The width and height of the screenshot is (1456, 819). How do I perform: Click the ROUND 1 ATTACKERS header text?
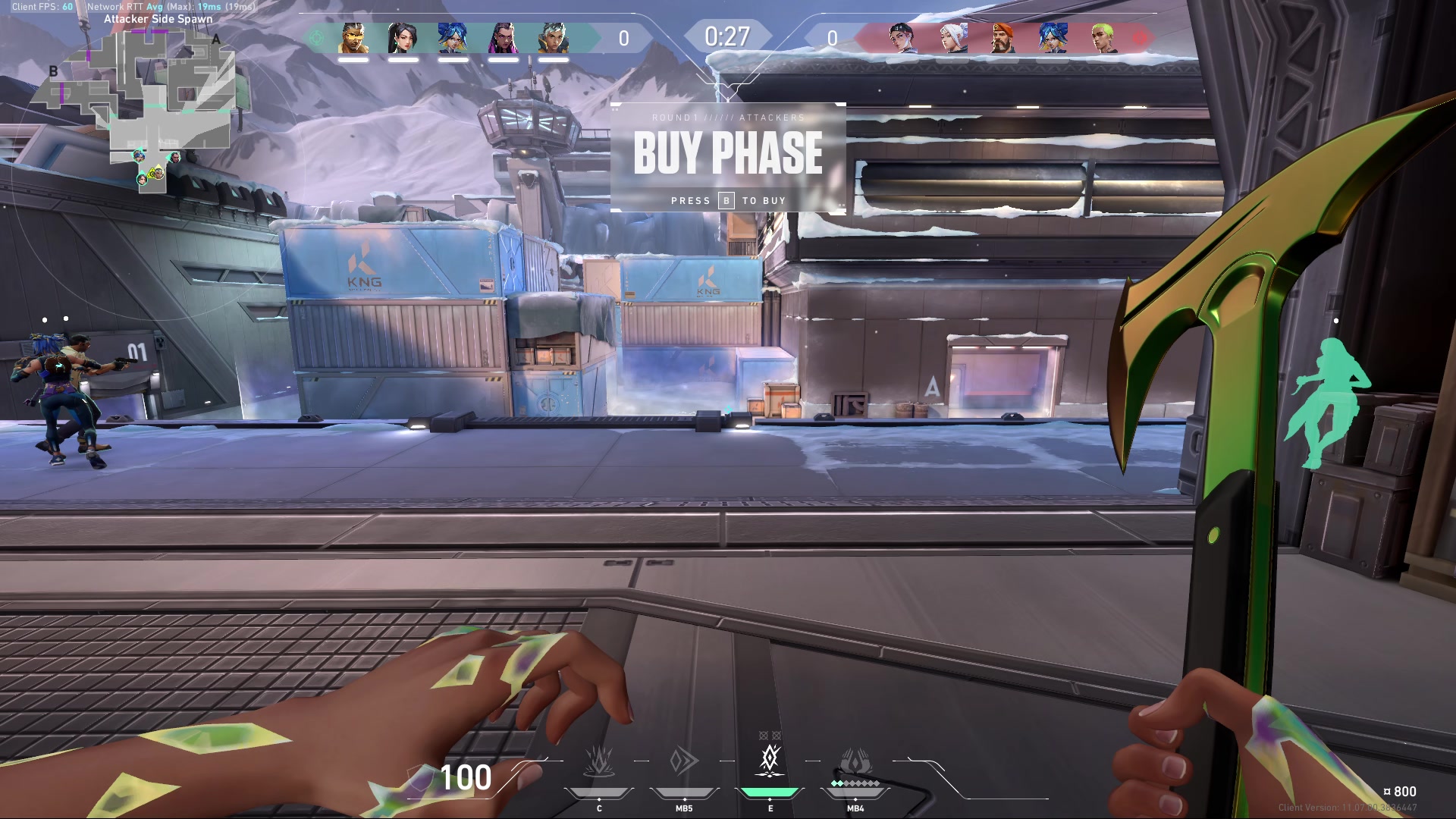(x=728, y=118)
